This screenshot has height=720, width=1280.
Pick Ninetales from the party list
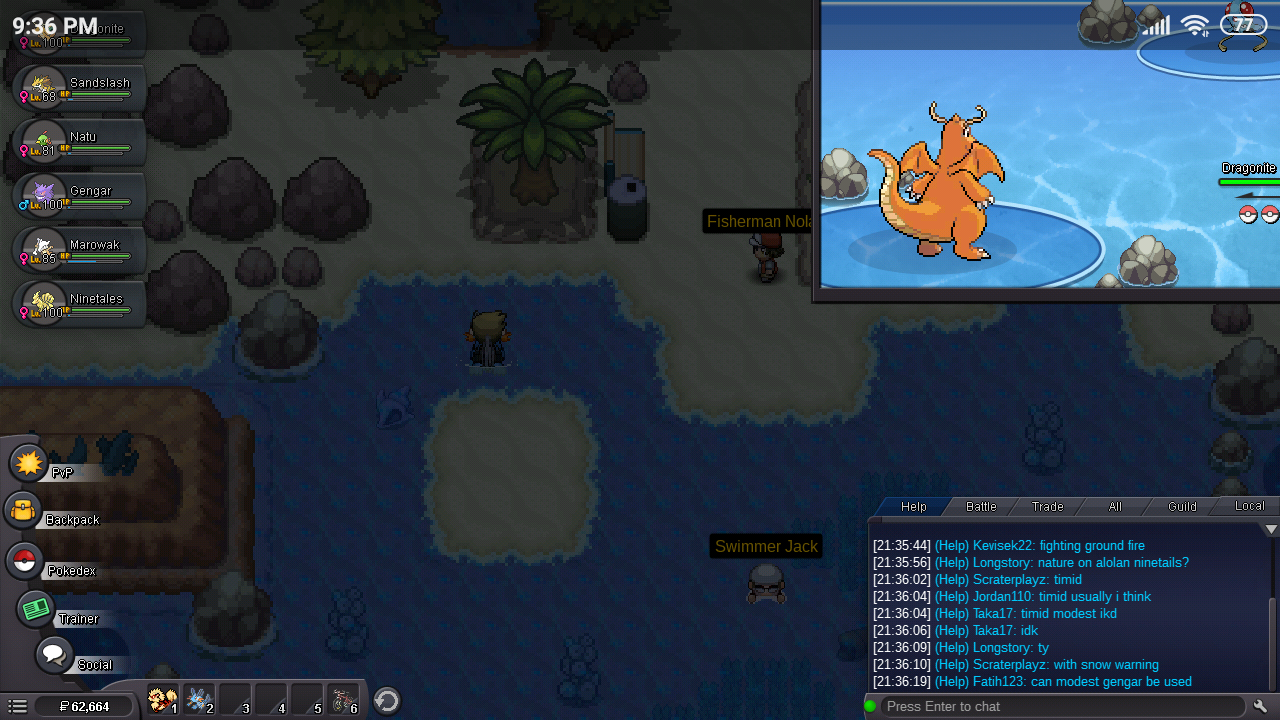tap(80, 304)
